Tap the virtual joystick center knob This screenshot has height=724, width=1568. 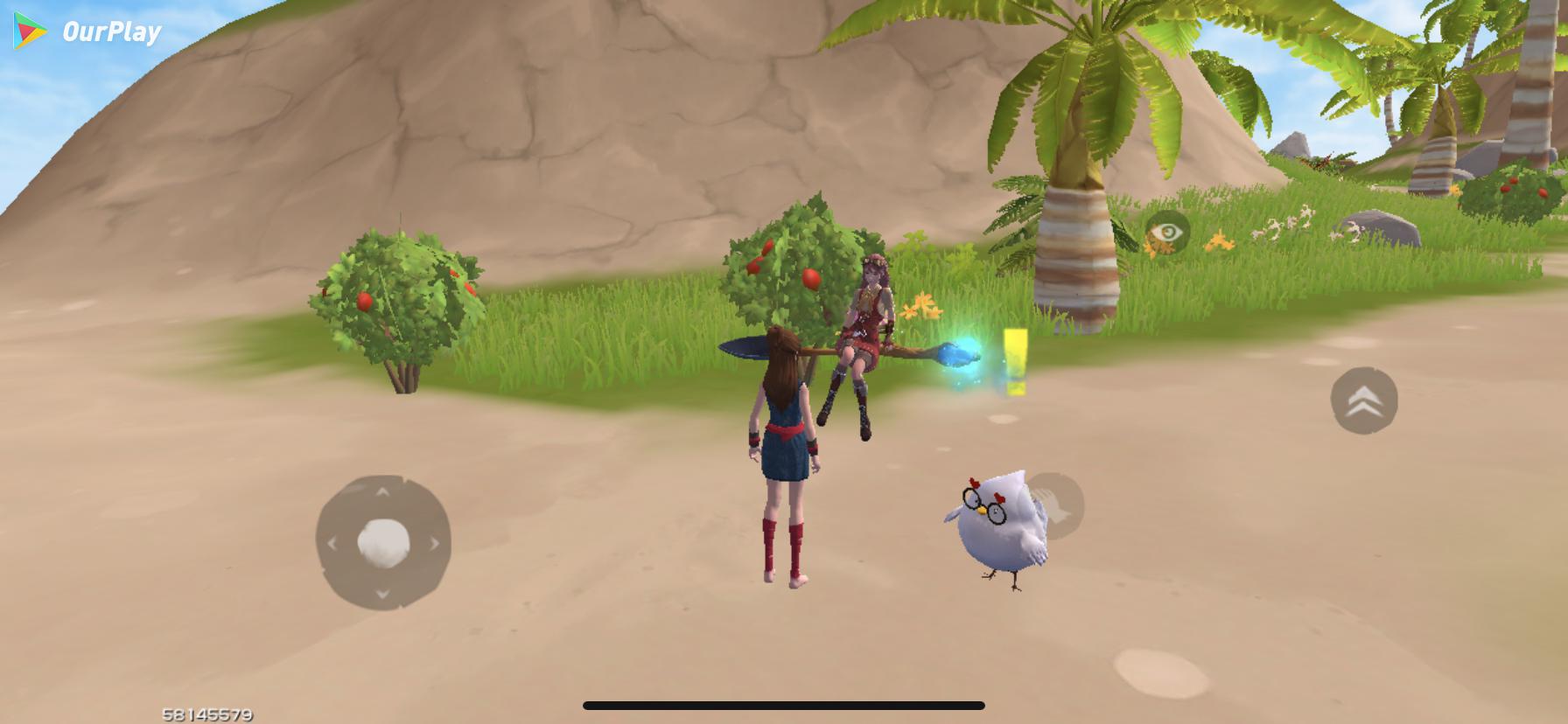(x=383, y=541)
